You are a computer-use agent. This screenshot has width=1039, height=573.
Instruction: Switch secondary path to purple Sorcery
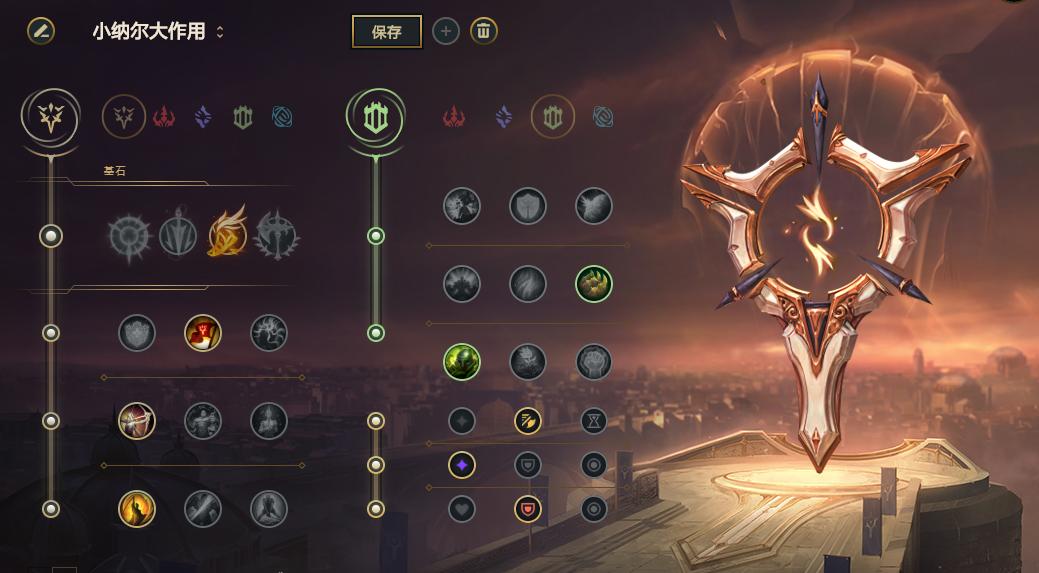click(x=504, y=118)
